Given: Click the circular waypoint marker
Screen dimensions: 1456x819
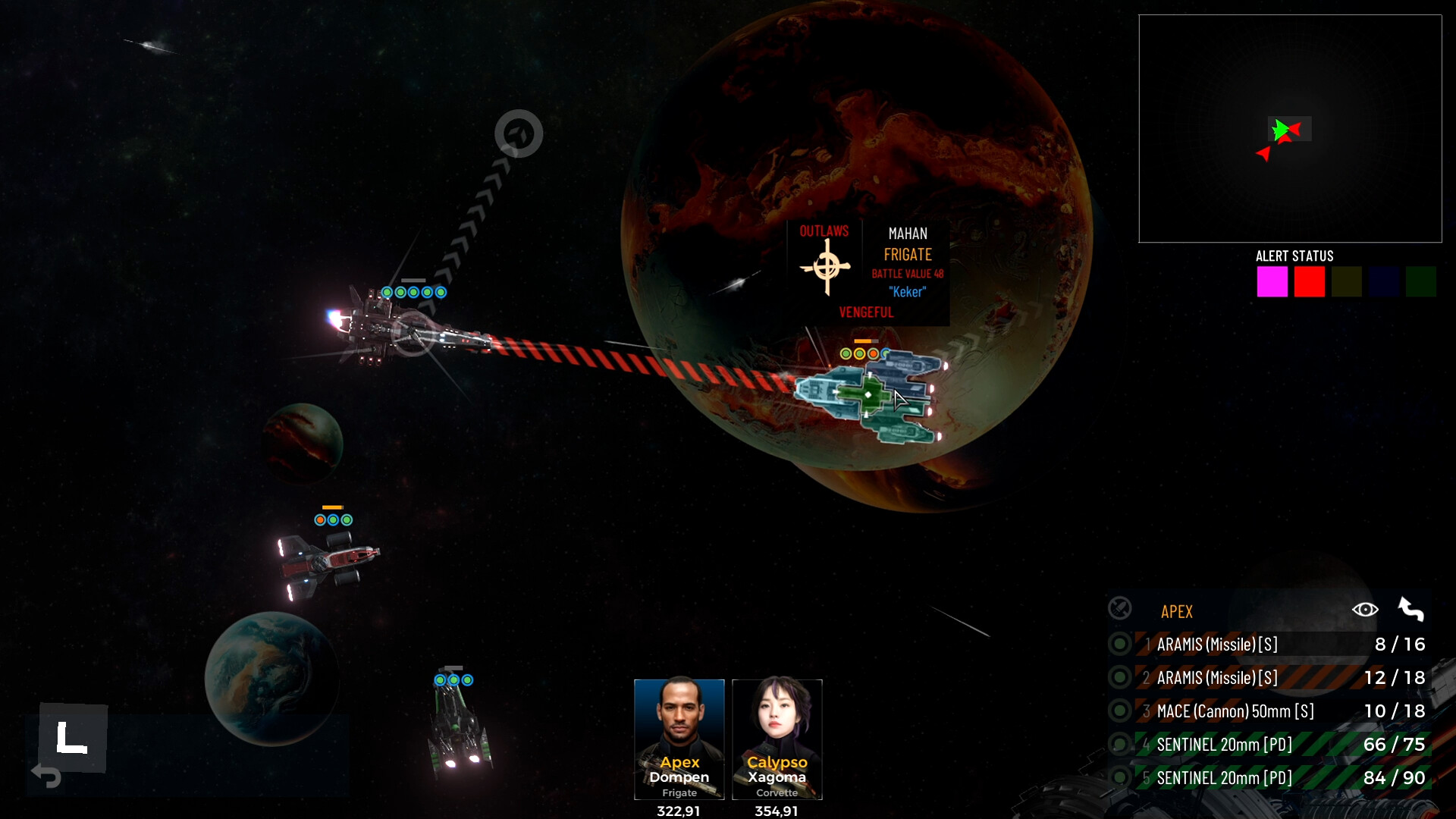Looking at the screenshot, I should coord(519,134).
